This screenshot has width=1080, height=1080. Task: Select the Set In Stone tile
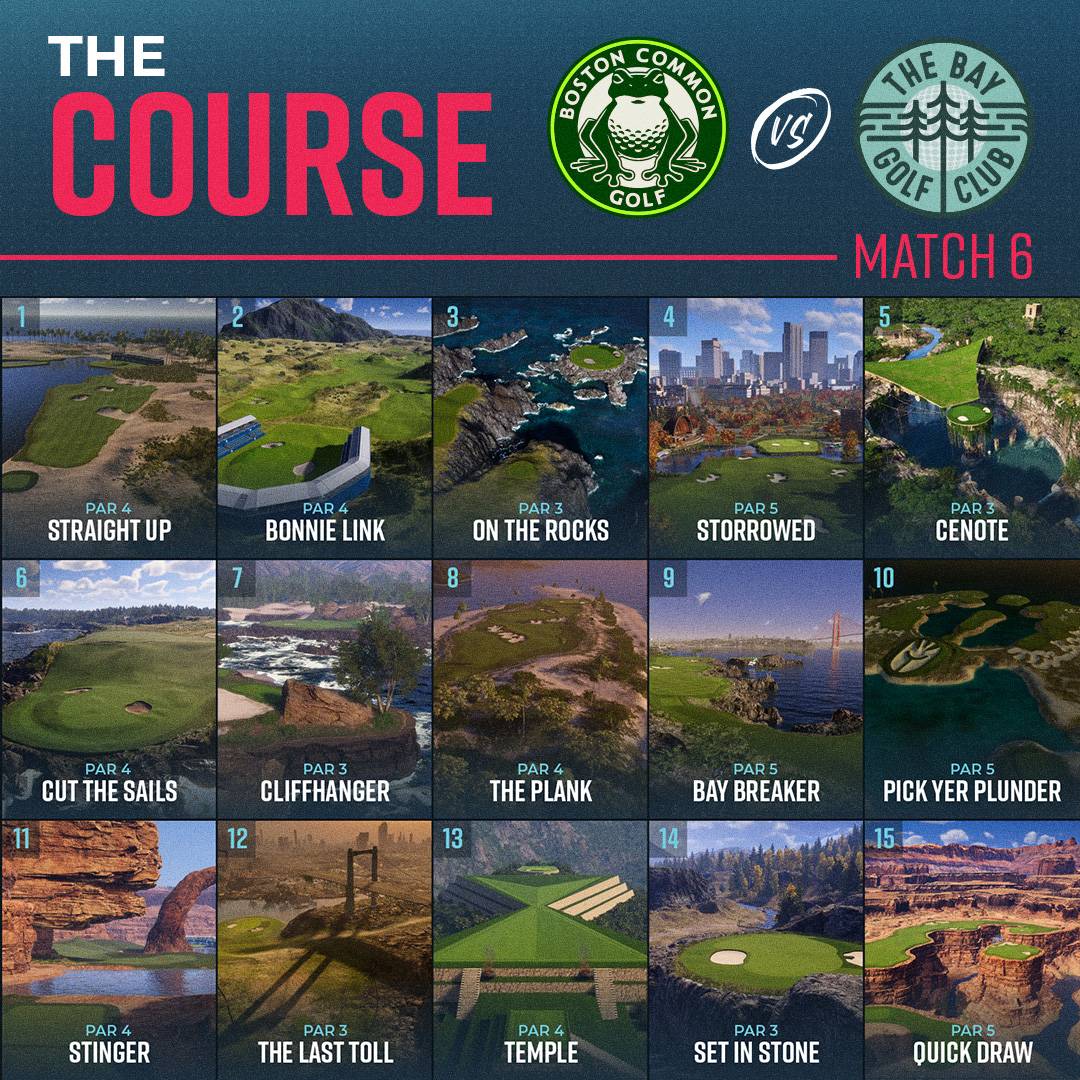pos(756,948)
